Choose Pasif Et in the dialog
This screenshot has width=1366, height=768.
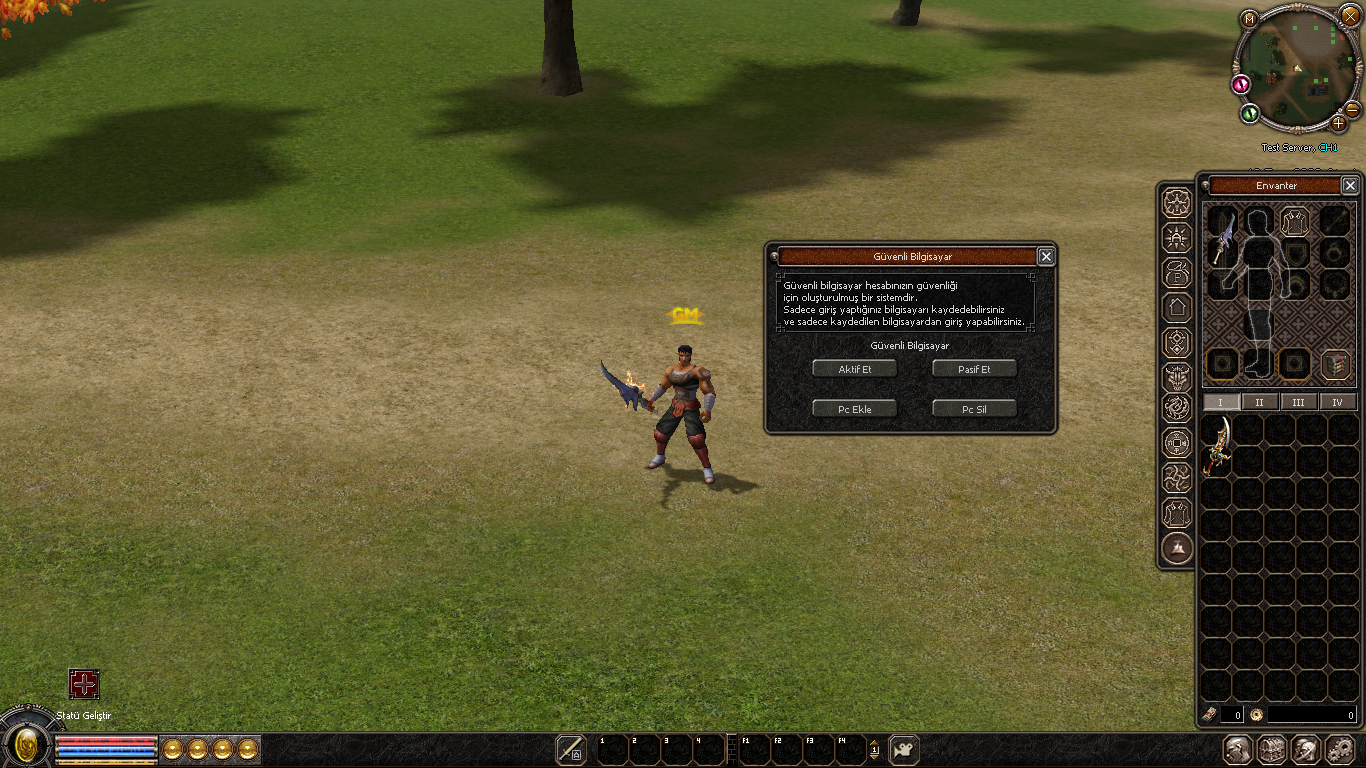(x=974, y=369)
